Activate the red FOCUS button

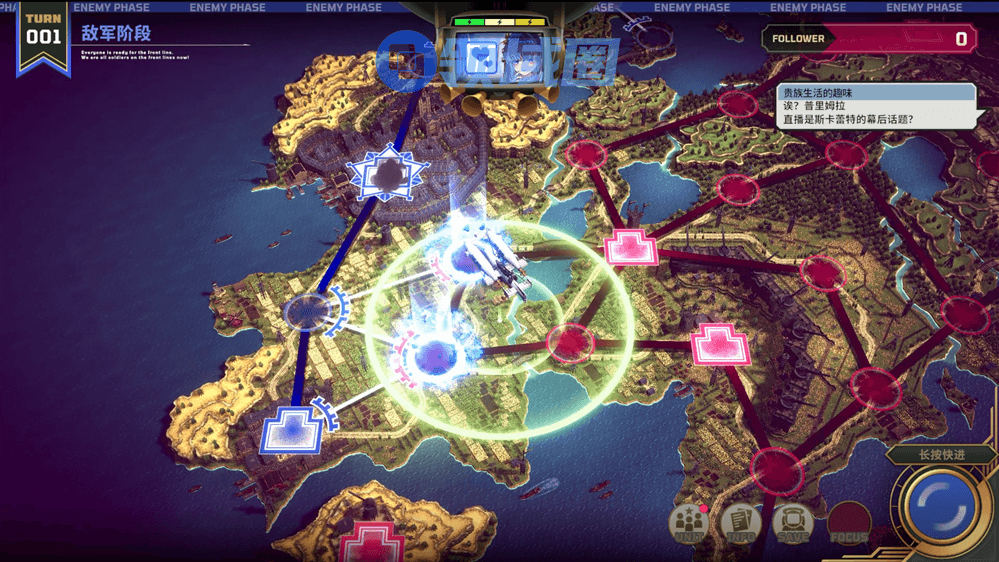(x=849, y=523)
